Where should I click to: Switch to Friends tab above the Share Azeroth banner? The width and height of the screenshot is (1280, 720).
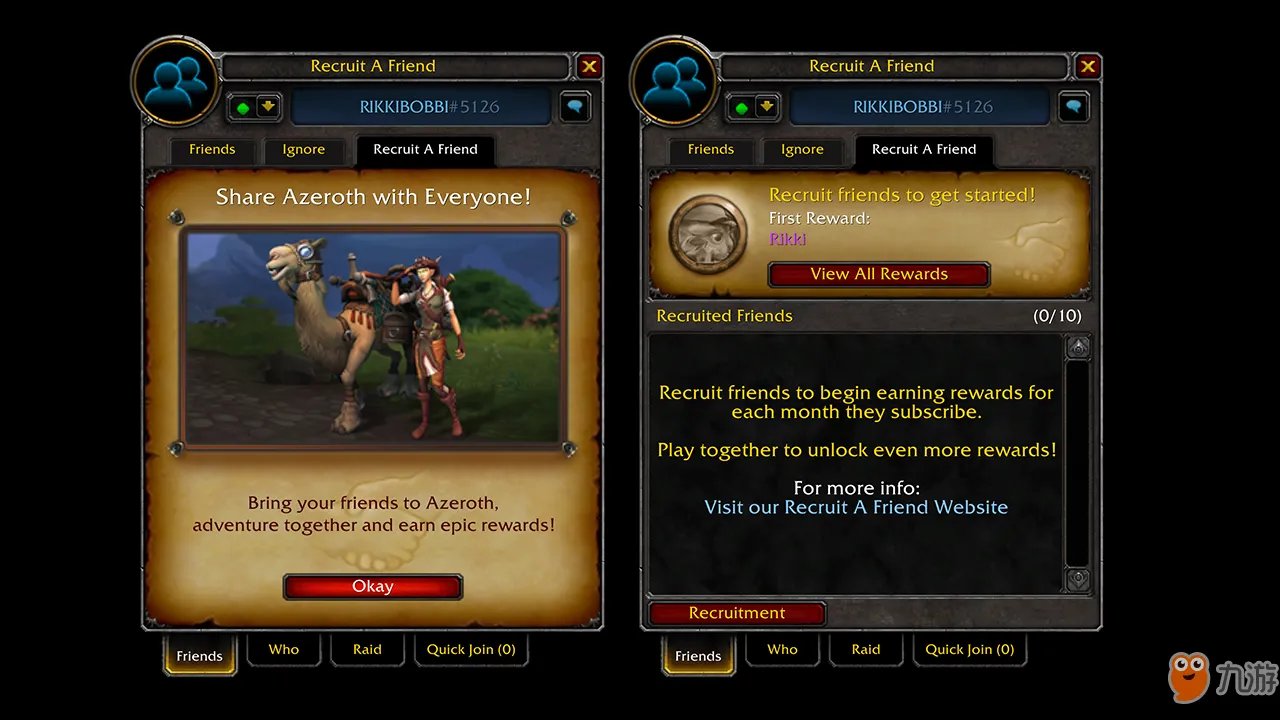point(212,150)
